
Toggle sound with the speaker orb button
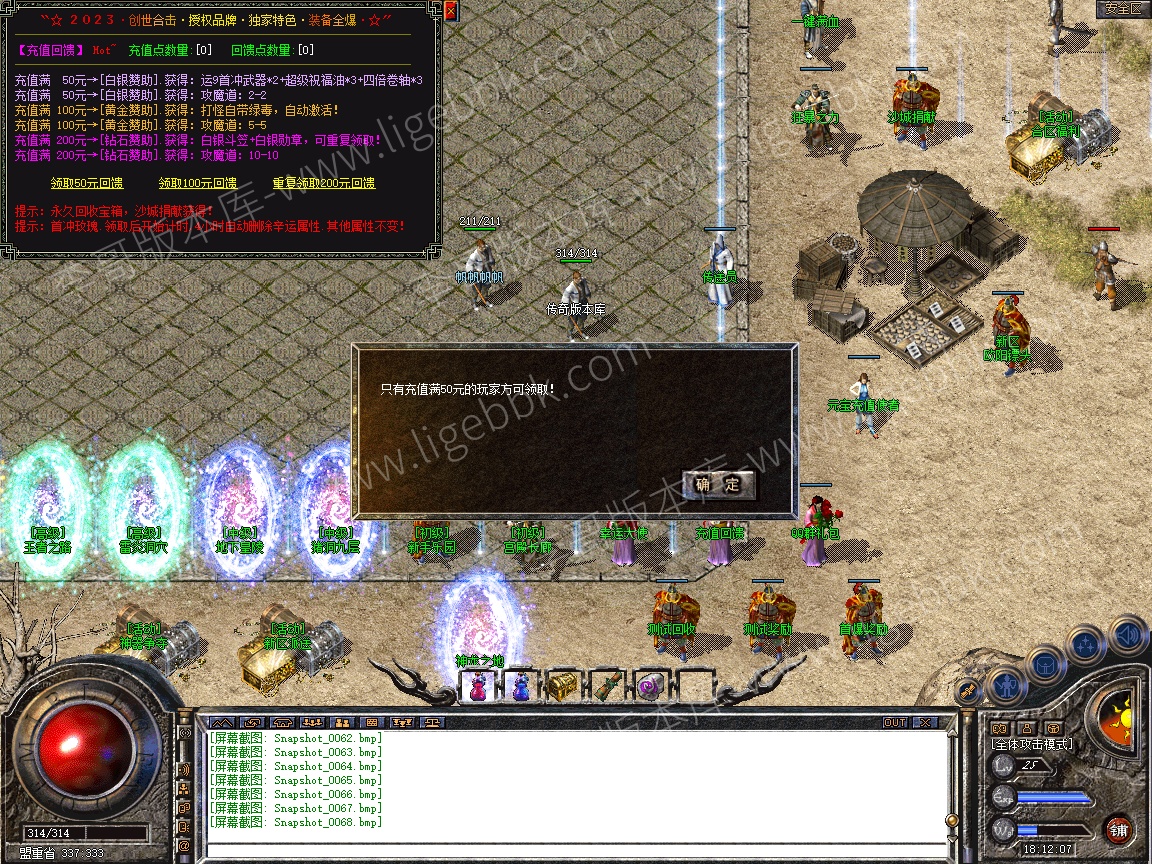(1128, 636)
